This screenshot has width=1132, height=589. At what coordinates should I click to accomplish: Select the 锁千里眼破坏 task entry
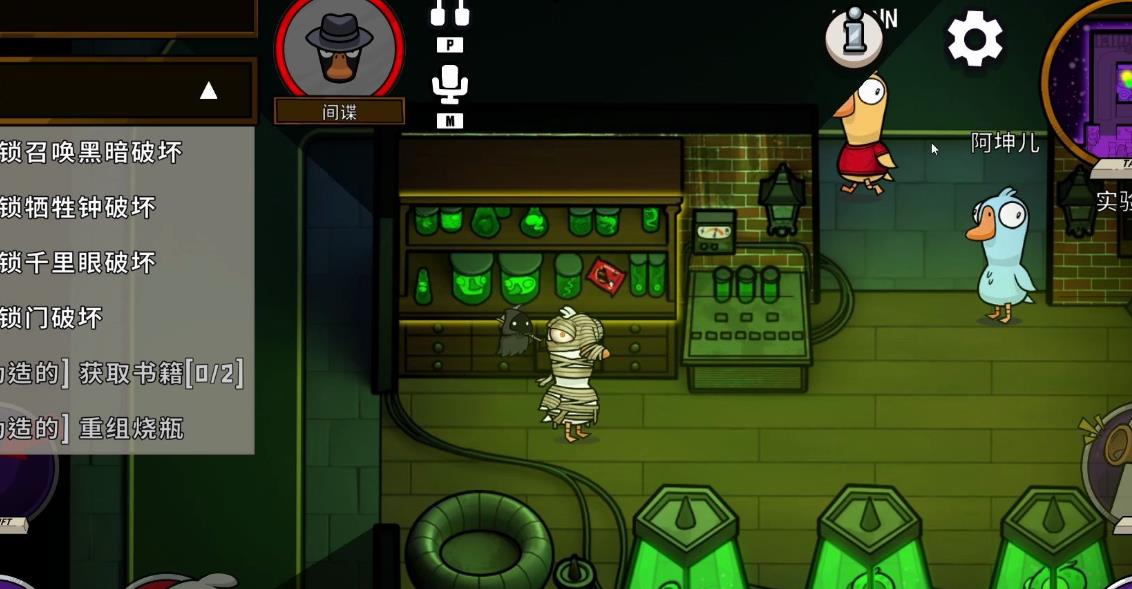point(79,262)
